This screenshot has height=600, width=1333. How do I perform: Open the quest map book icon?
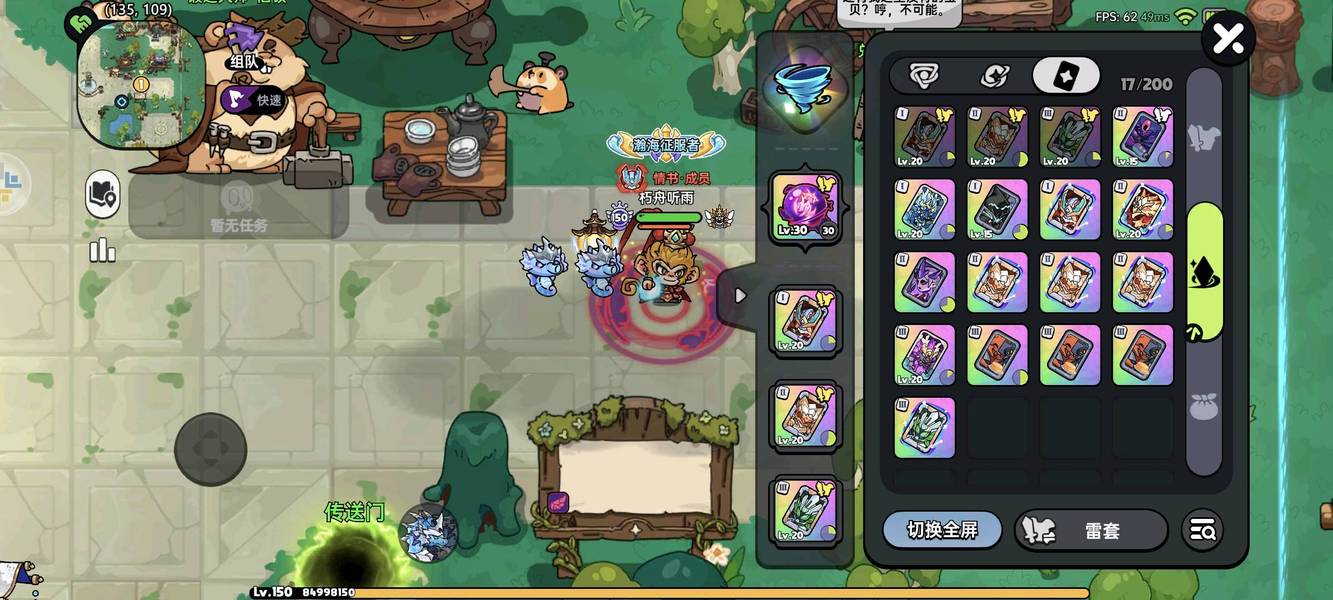point(103,193)
